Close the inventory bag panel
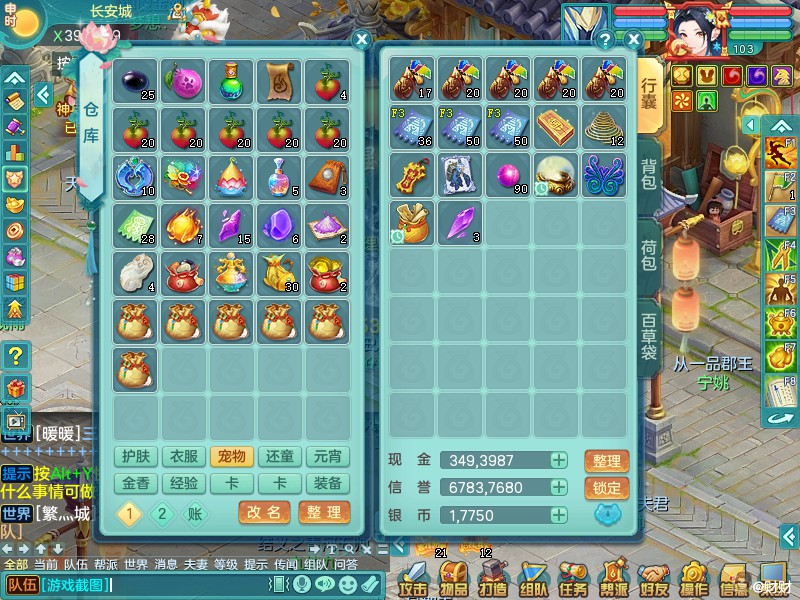Viewport: 800px width, 600px height. tap(632, 40)
